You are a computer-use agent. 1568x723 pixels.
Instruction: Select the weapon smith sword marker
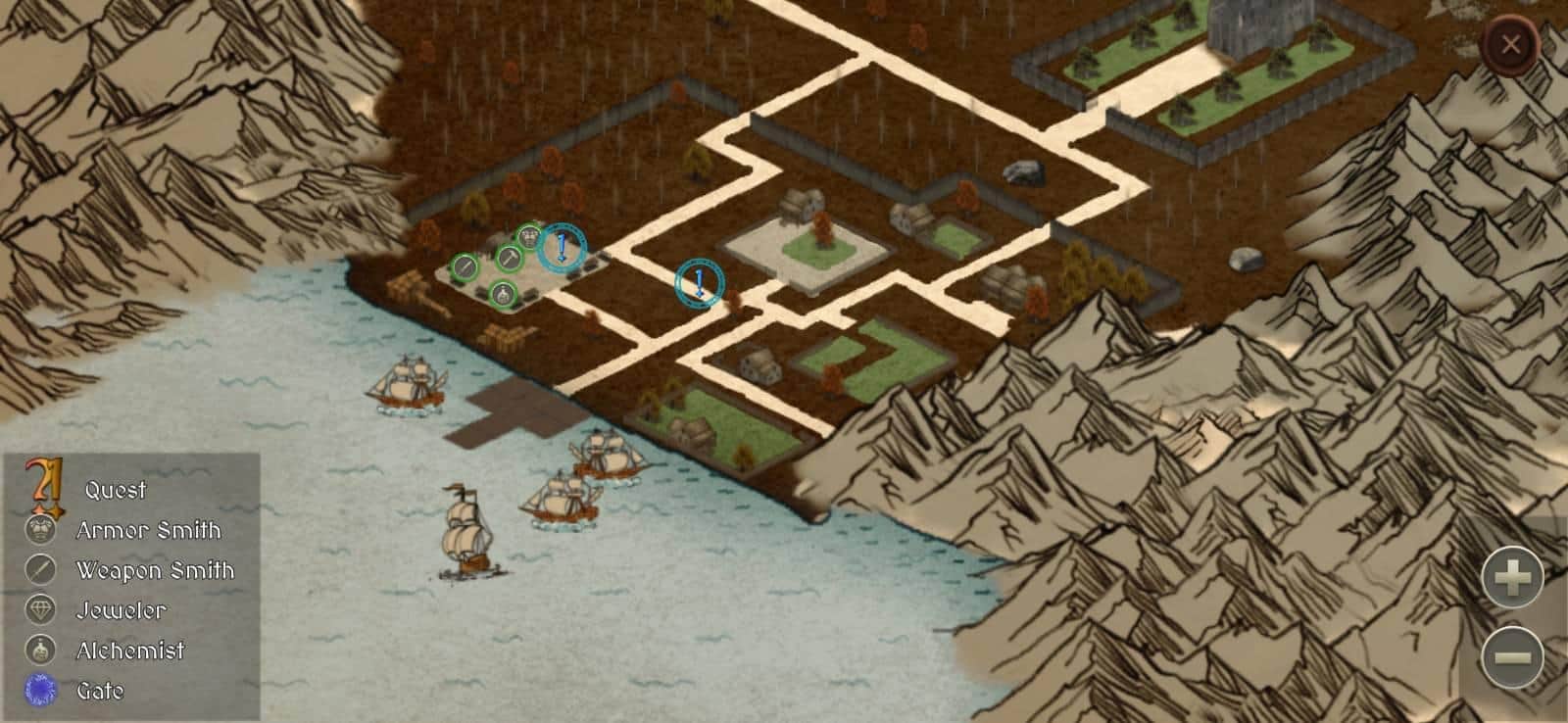(x=465, y=265)
